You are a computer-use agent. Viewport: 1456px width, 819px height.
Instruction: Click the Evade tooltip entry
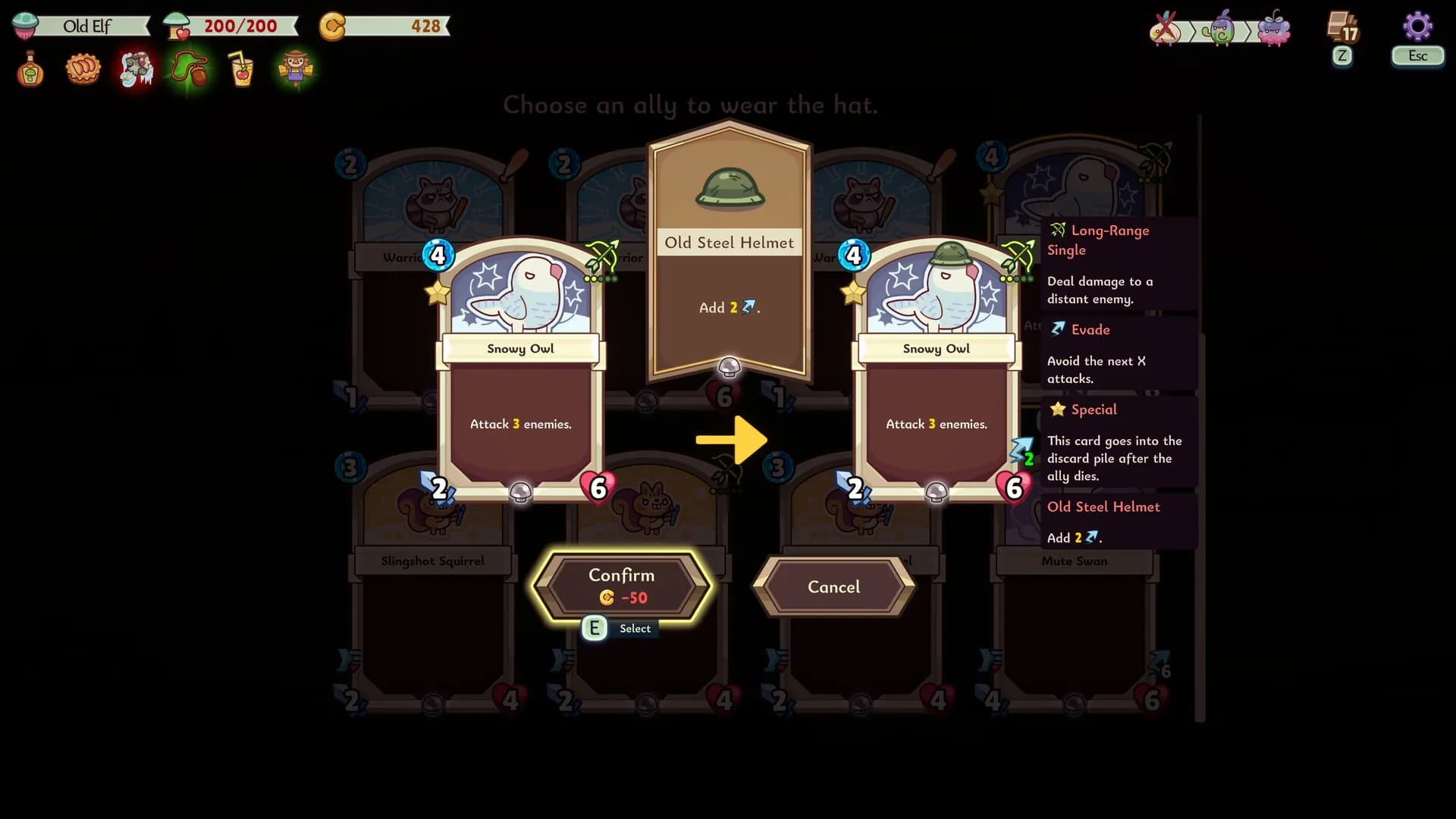click(x=1092, y=330)
